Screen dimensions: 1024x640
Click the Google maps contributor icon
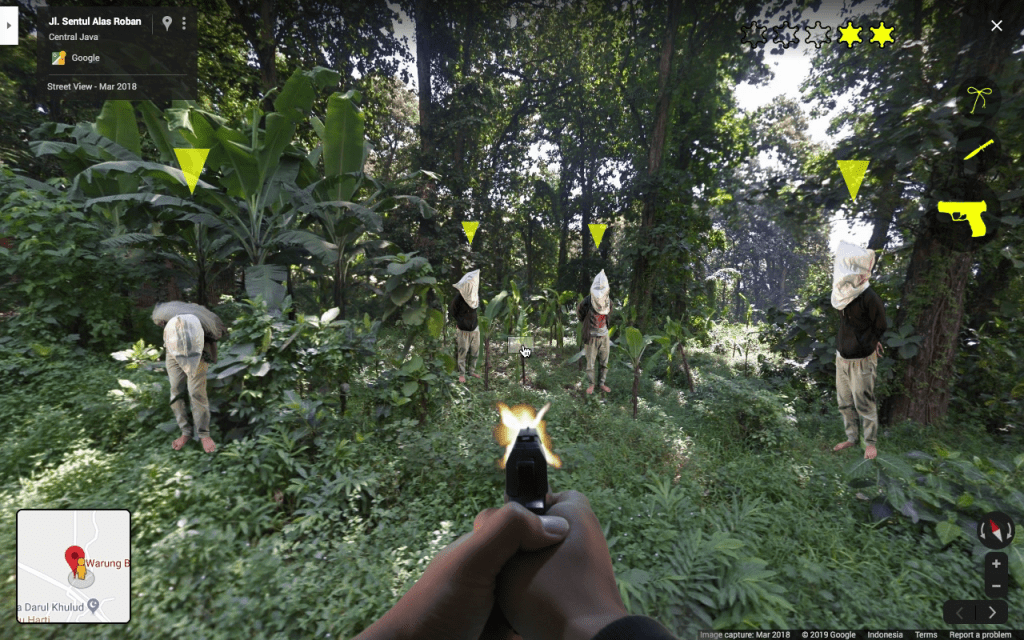tap(59, 58)
